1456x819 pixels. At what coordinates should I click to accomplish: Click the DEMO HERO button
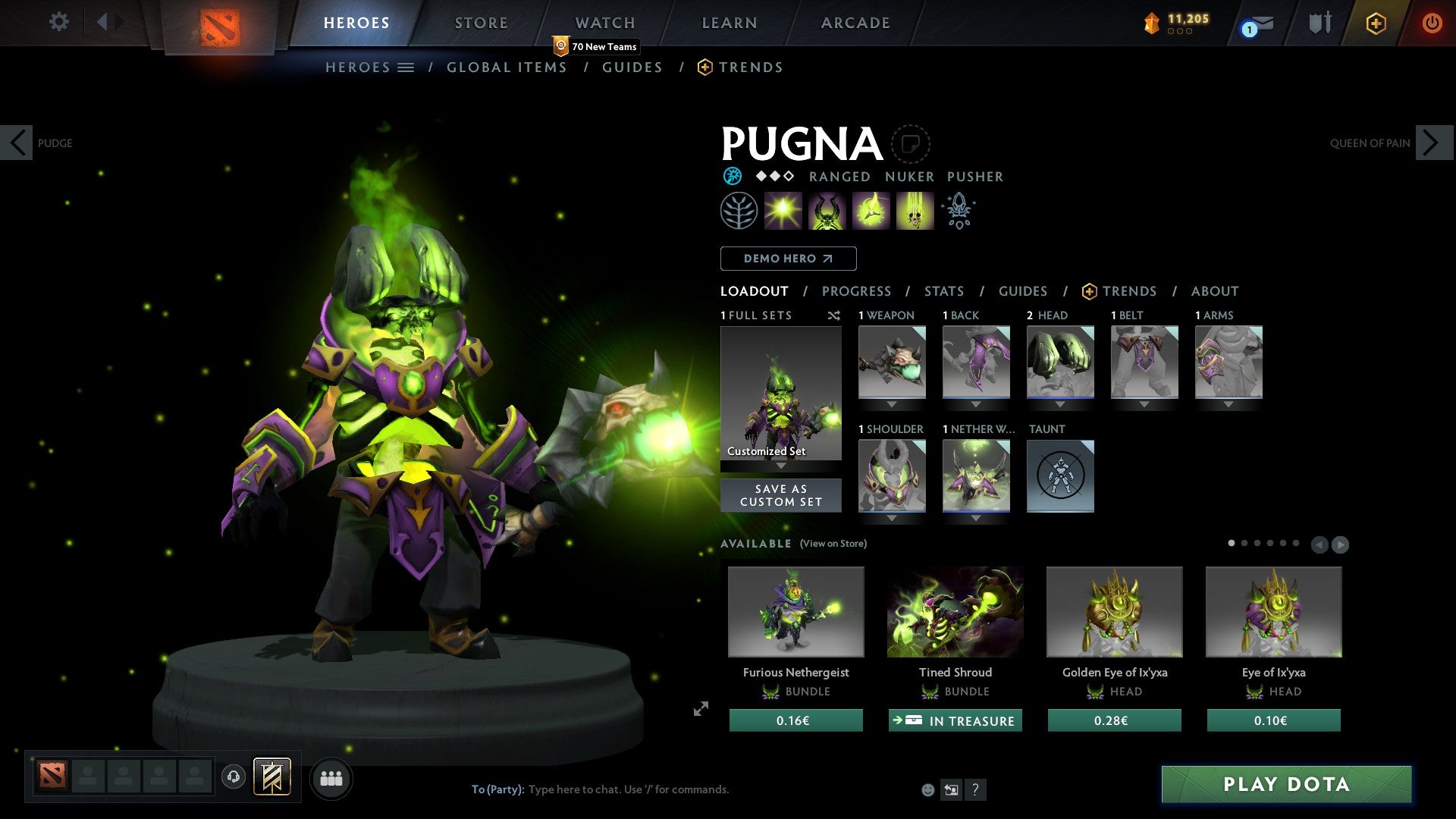[x=787, y=258]
